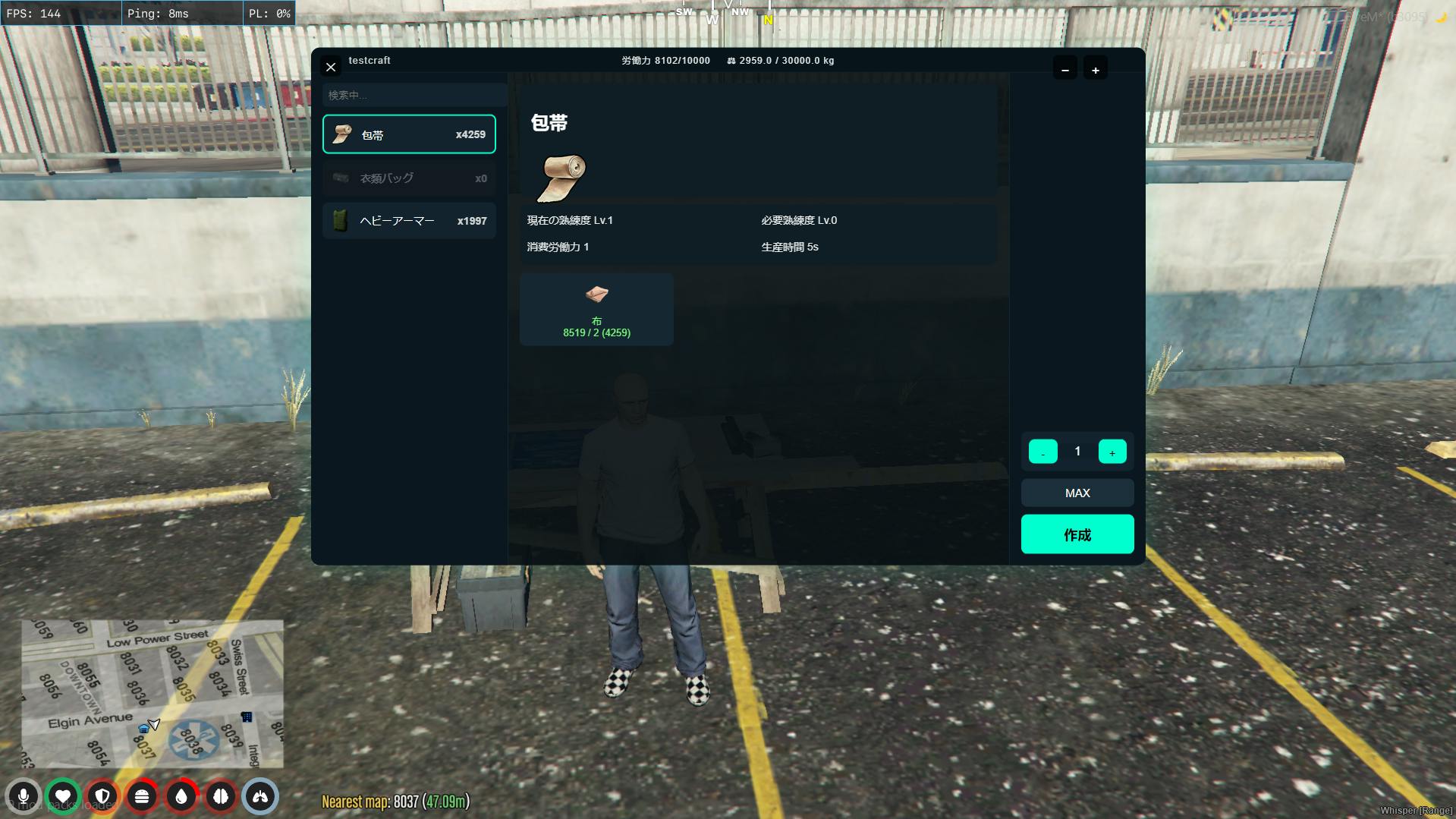The height and width of the screenshot is (819, 1456).
Task: Set quantity to MAX
Action: coord(1077,493)
